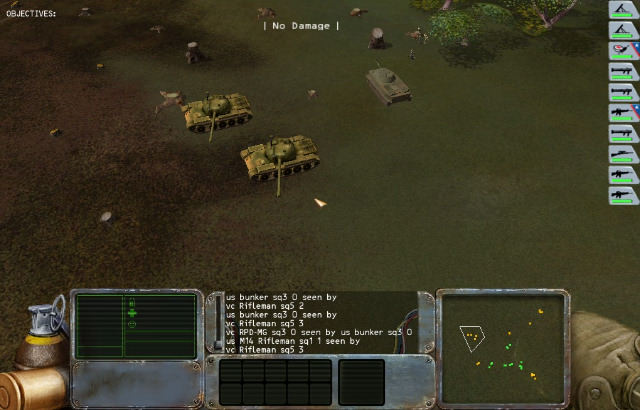Select the helmet squad icon with flag
Screen dimensions: 640x410
pyautogui.click(x=623, y=50)
